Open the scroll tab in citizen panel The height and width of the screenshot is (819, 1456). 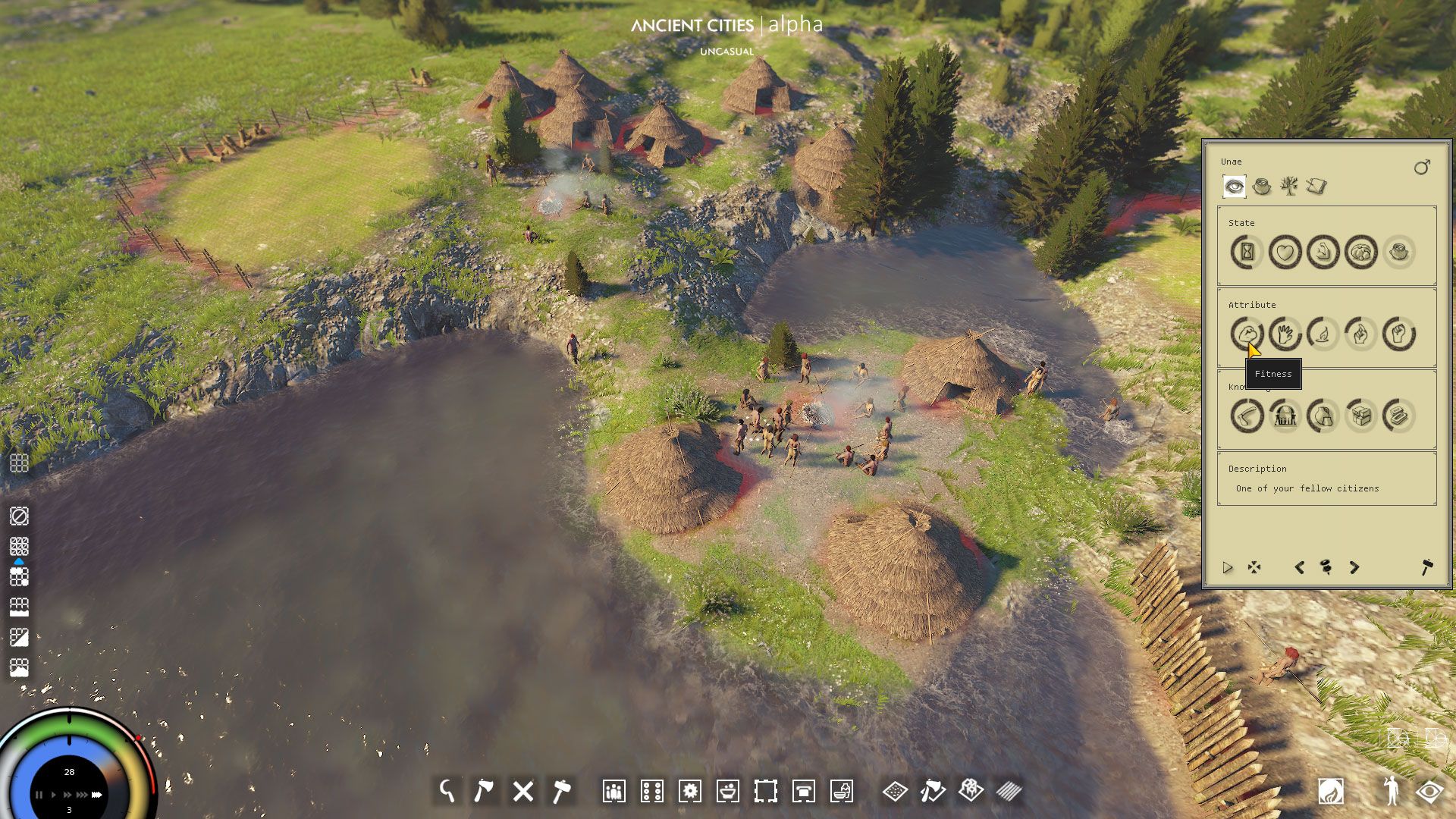[x=1316, y=186]
